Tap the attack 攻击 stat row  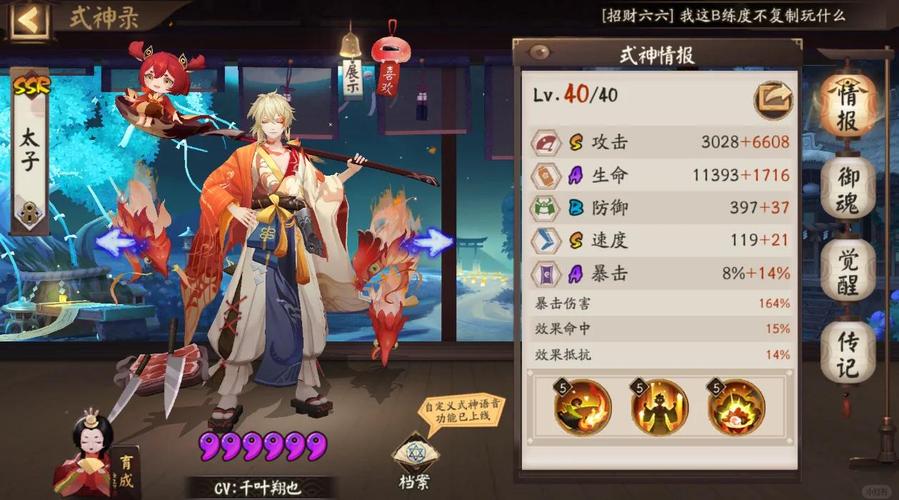[660, 142]
